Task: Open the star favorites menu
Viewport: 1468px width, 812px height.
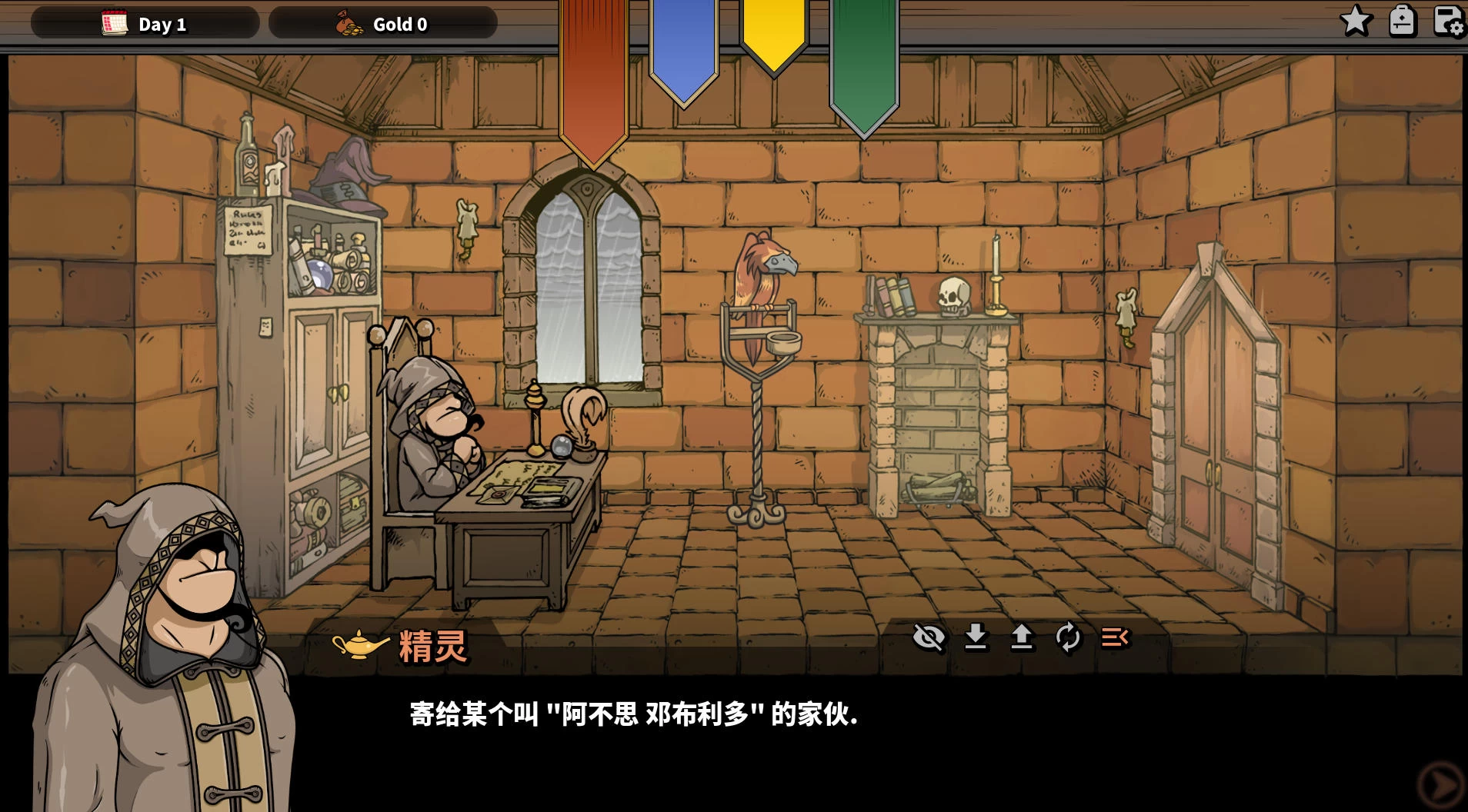Action: tap(1356, 21)
